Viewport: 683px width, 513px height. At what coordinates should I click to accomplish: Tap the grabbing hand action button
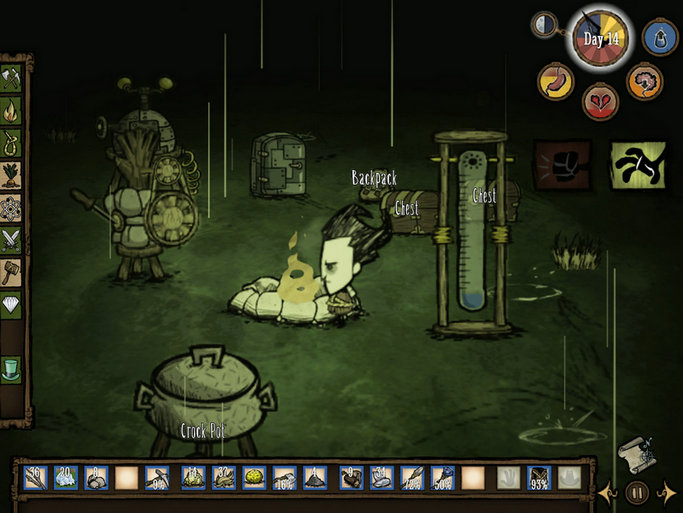(x=638, y=166)
